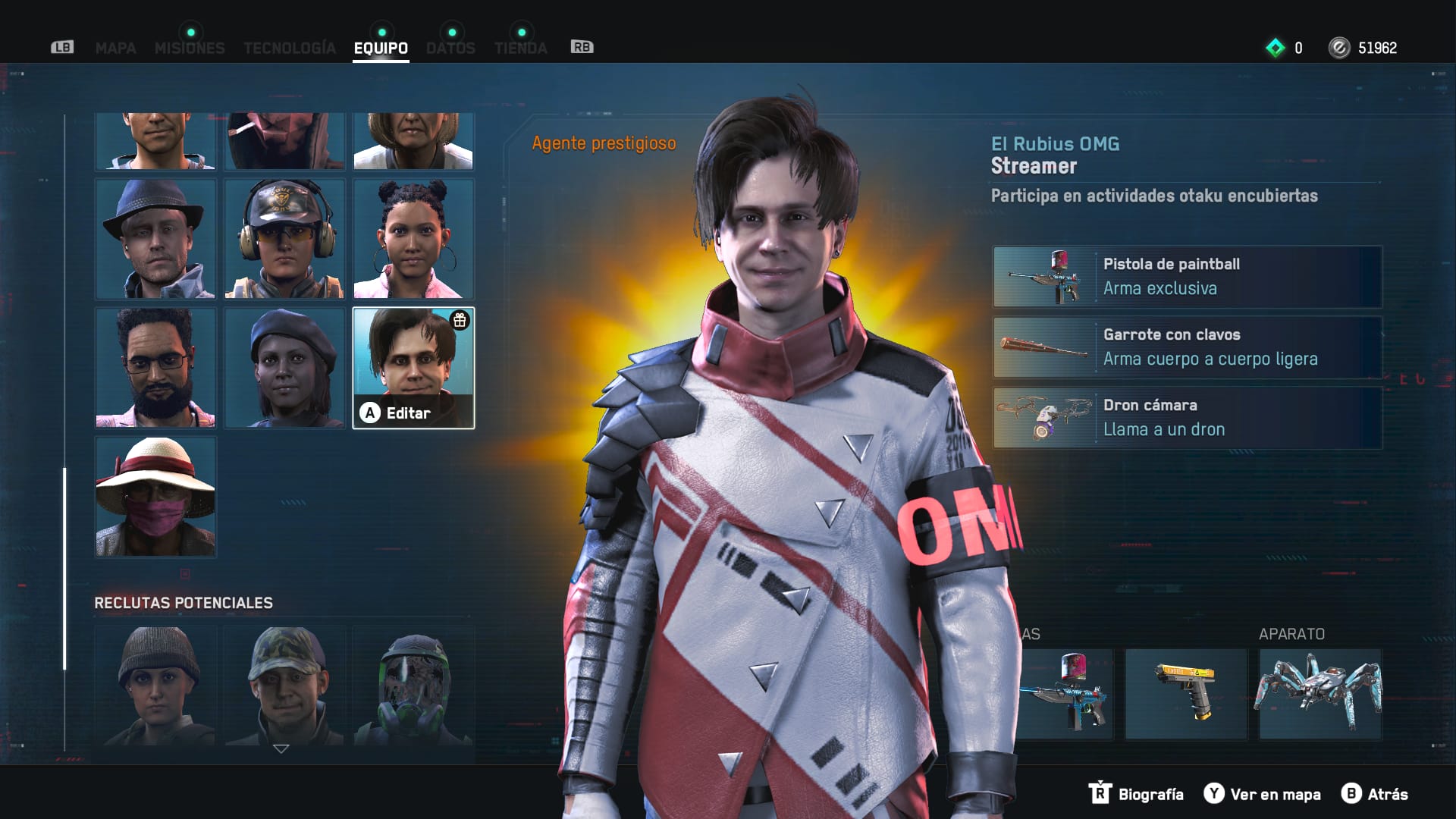Choose the operative with sun hat and mask
The height and width of the screenshot is (819, 1456).
point(155,497)
